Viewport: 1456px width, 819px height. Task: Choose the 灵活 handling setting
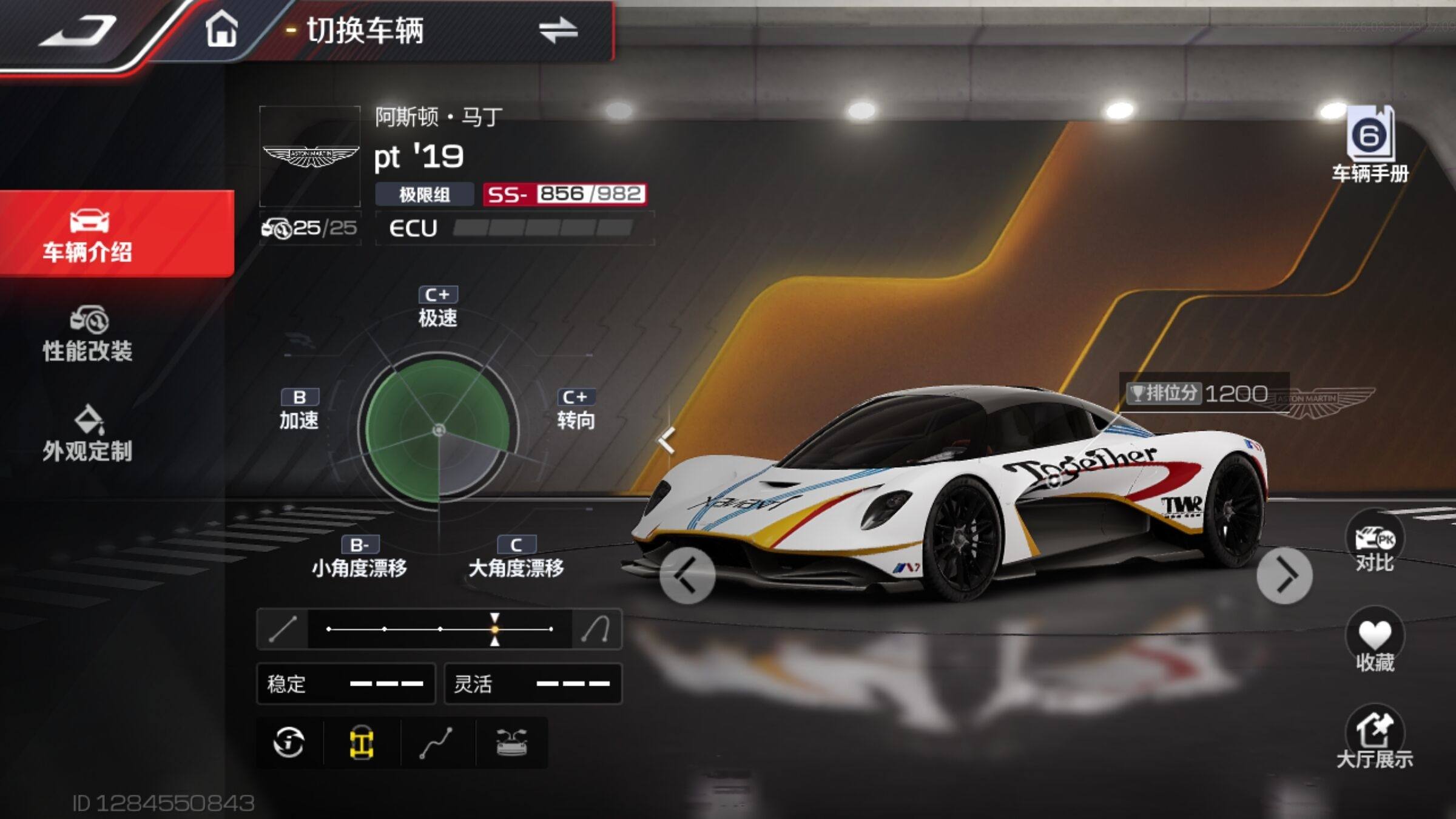[x=533, y=684]
